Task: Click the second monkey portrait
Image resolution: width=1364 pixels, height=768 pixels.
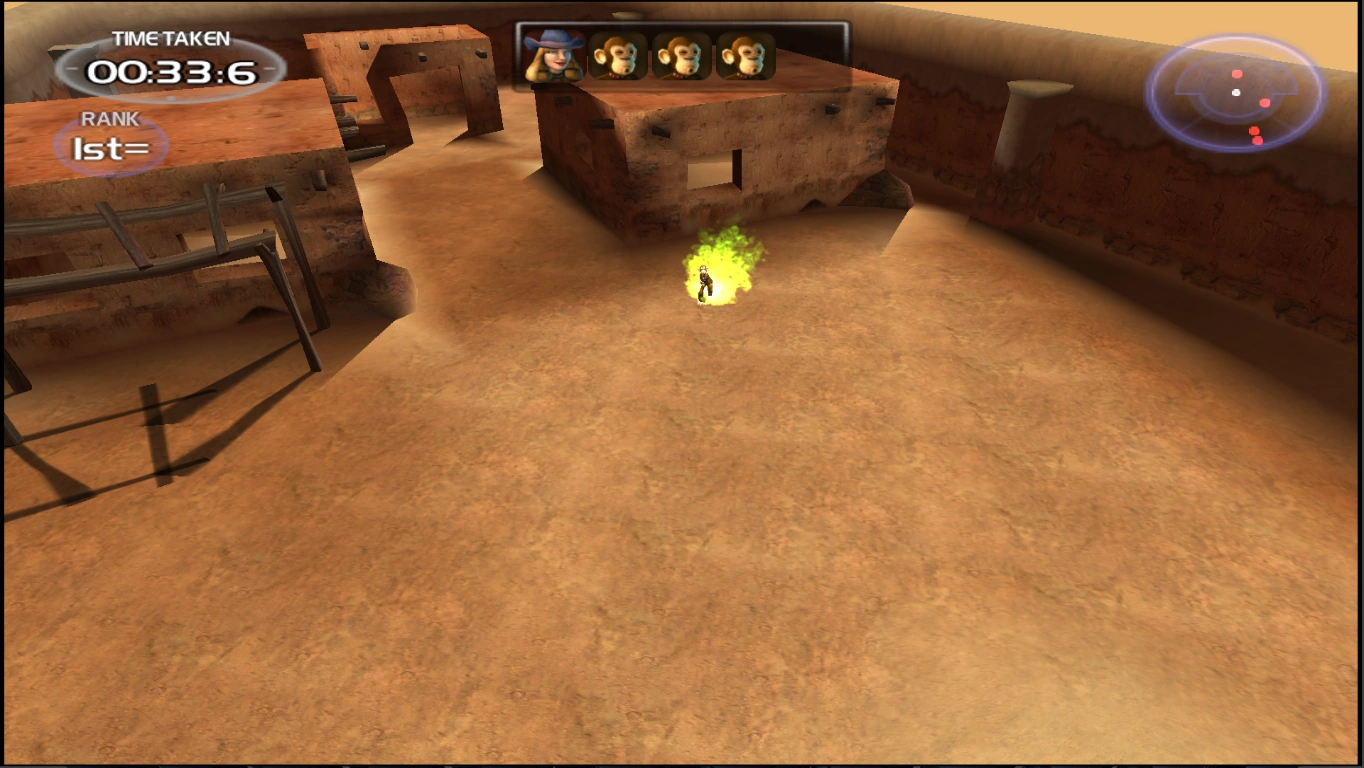Action: tap(683, 56)
